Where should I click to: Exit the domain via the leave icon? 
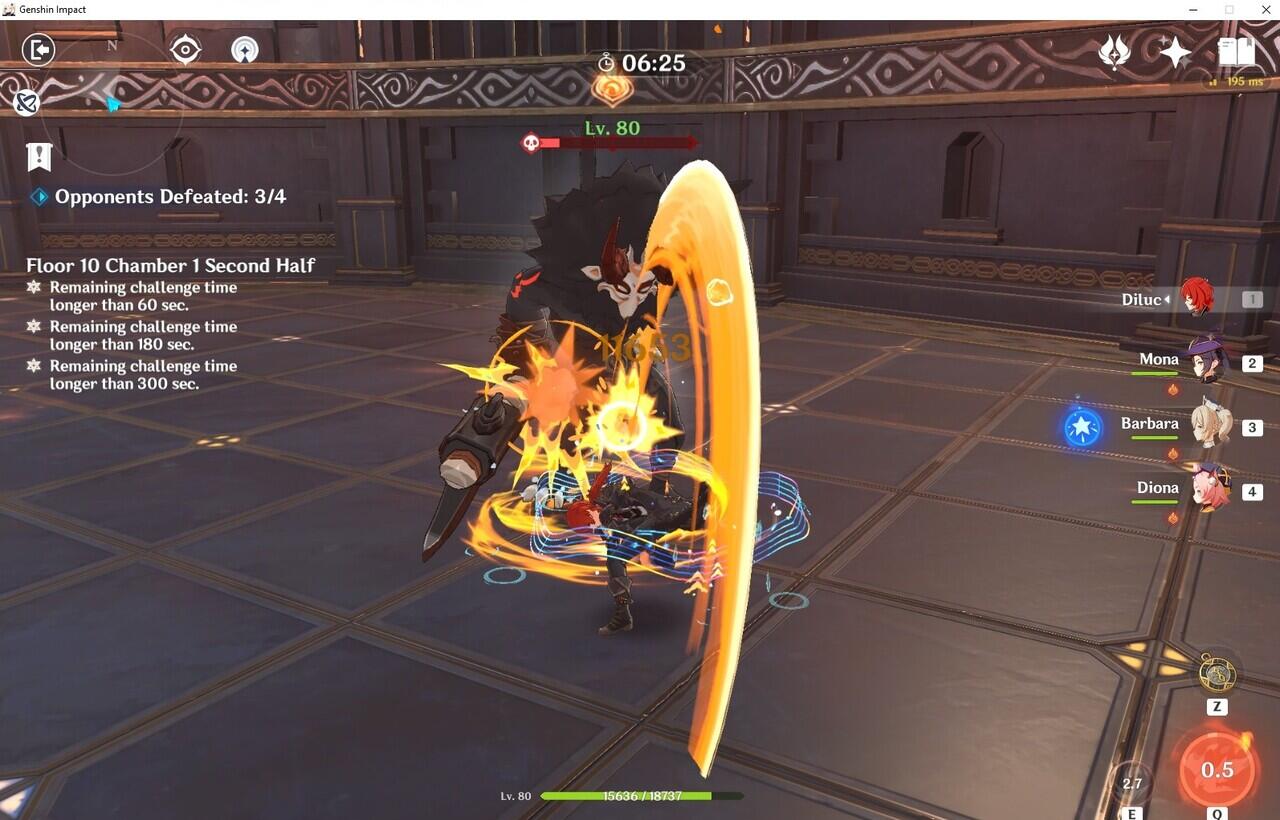click(38, 49)
